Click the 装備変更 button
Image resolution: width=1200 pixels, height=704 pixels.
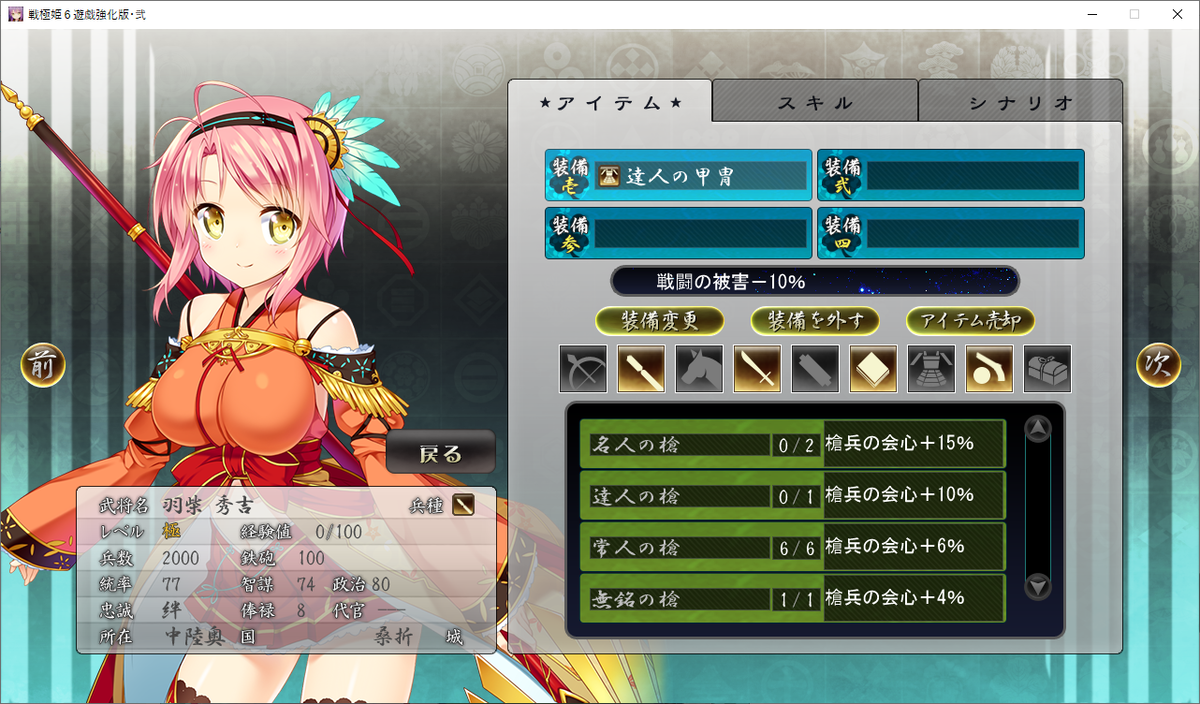point(659,321)
